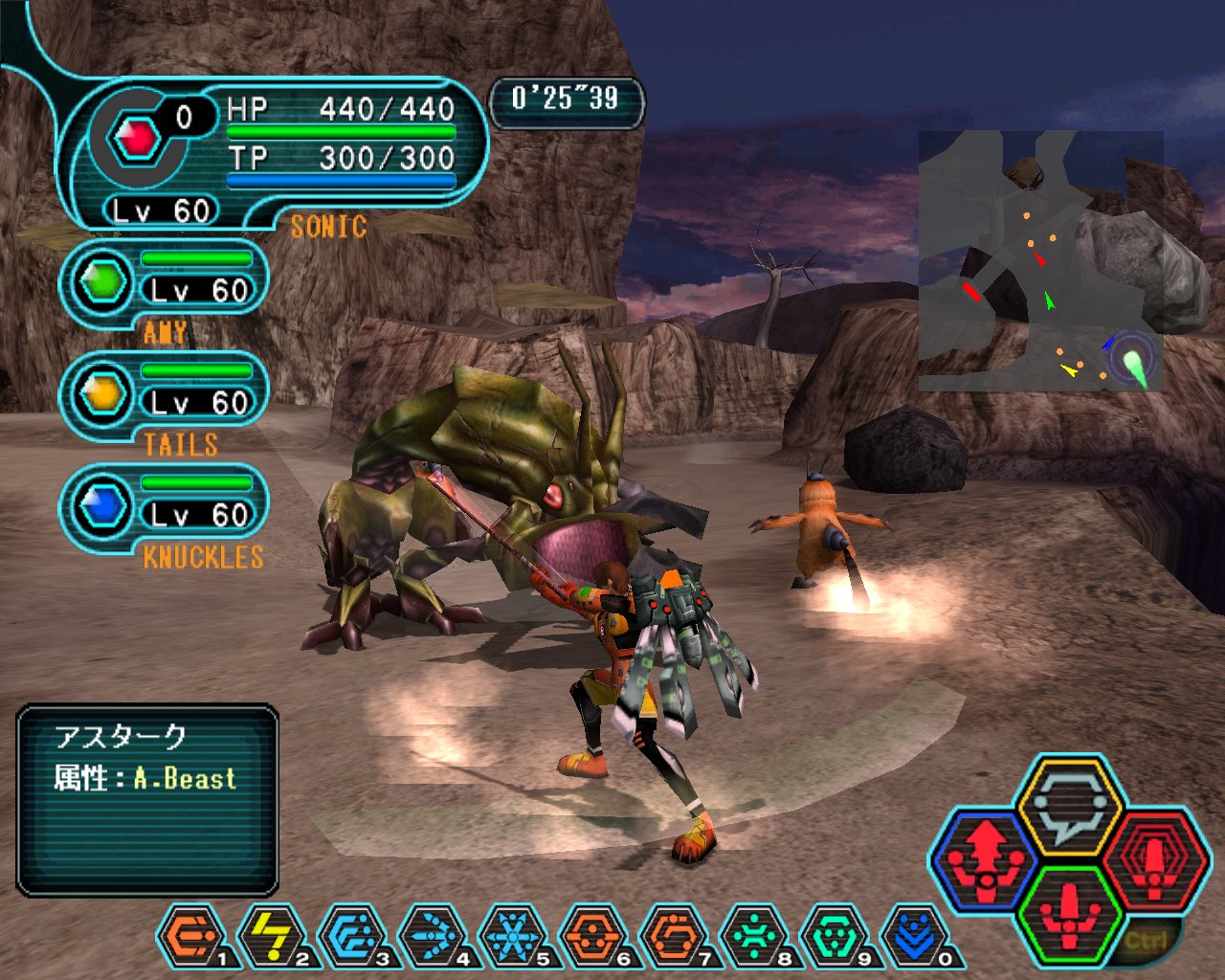Click SONIC's red hexagon class emblem
The width and height of the screenshot is (1225, 980).
[x=137, y=140]
